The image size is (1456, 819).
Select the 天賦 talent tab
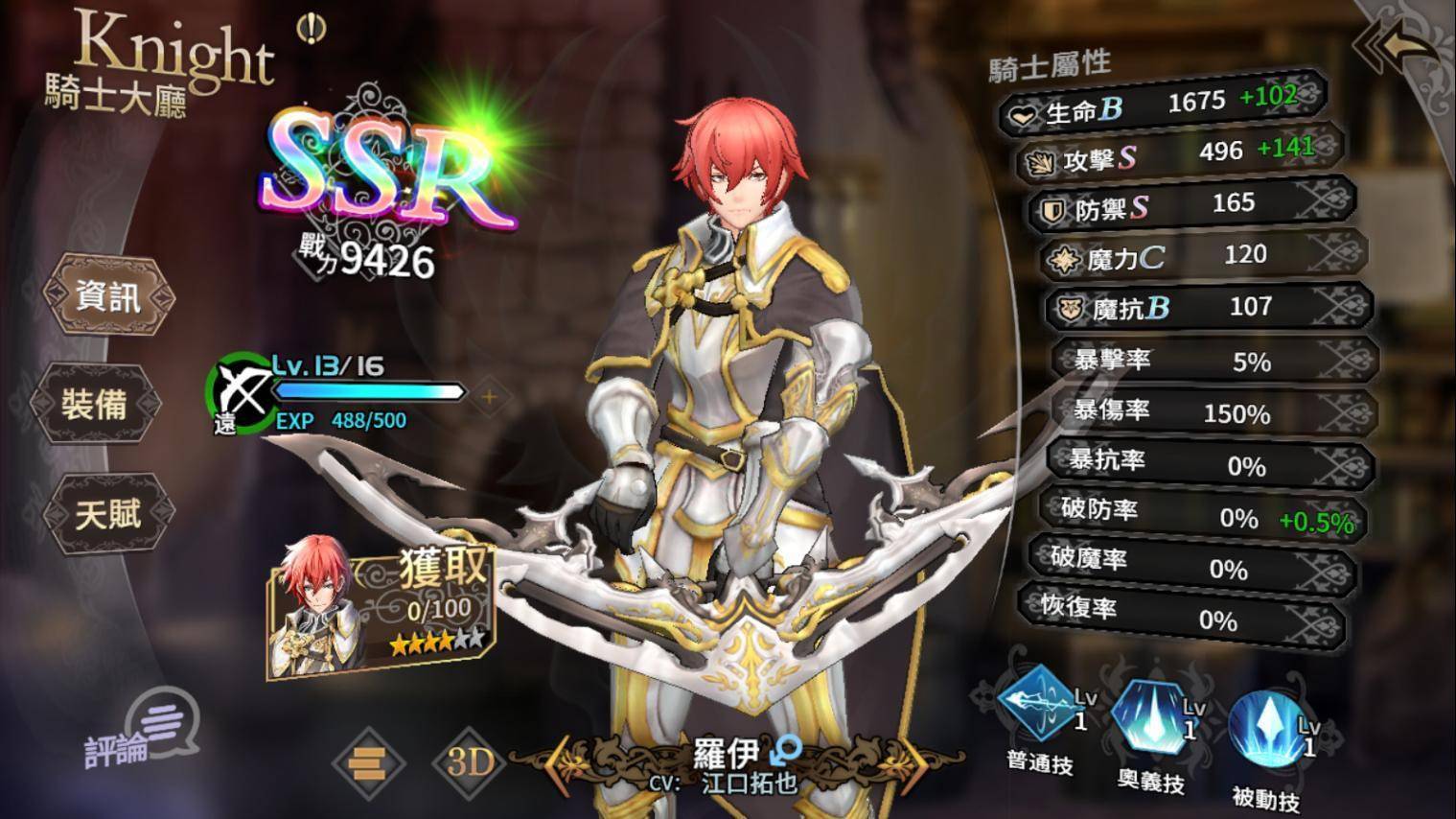106,514
